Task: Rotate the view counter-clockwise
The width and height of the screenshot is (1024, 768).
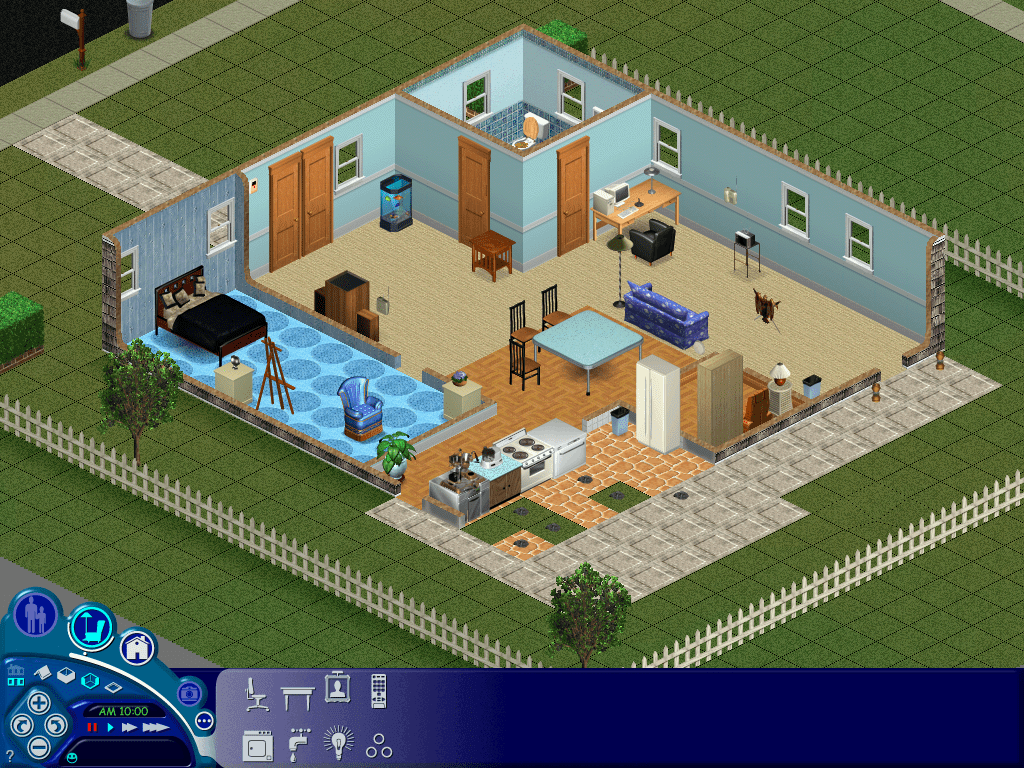Action: pos(20,724)
